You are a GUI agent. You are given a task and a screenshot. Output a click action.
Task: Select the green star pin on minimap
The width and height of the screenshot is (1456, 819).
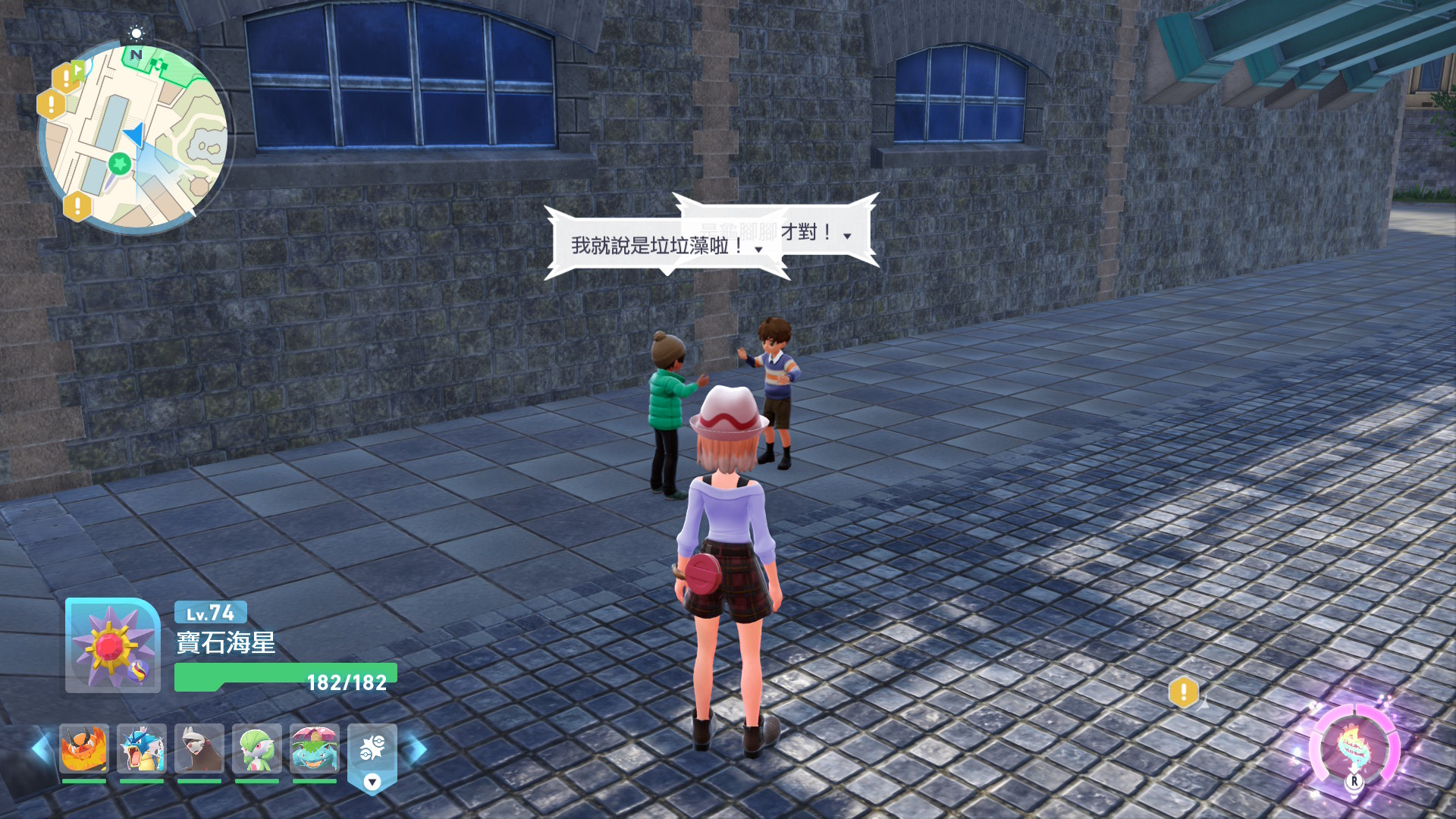[x=119, y=163]
